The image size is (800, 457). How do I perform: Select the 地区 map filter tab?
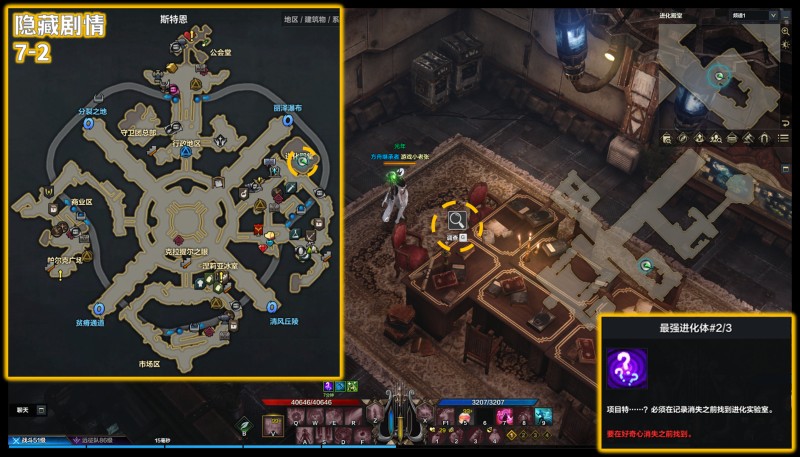pos(291,19)
